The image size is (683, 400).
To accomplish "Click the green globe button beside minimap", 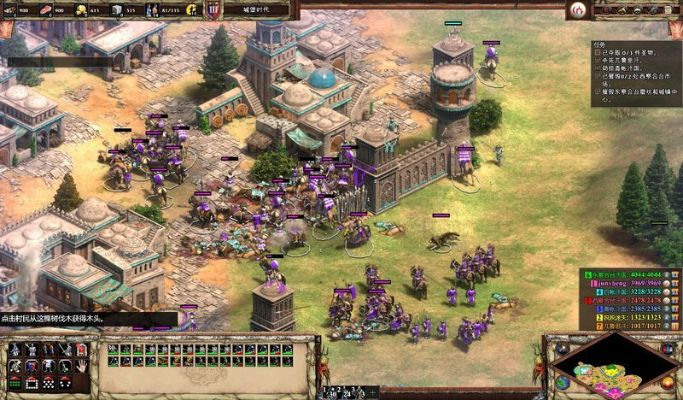I will click(562, 381).
